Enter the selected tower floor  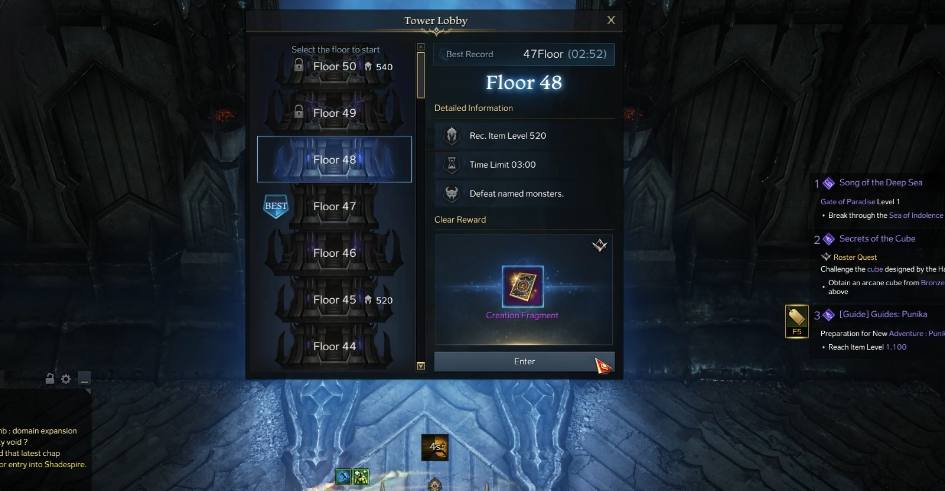(524, 362)
